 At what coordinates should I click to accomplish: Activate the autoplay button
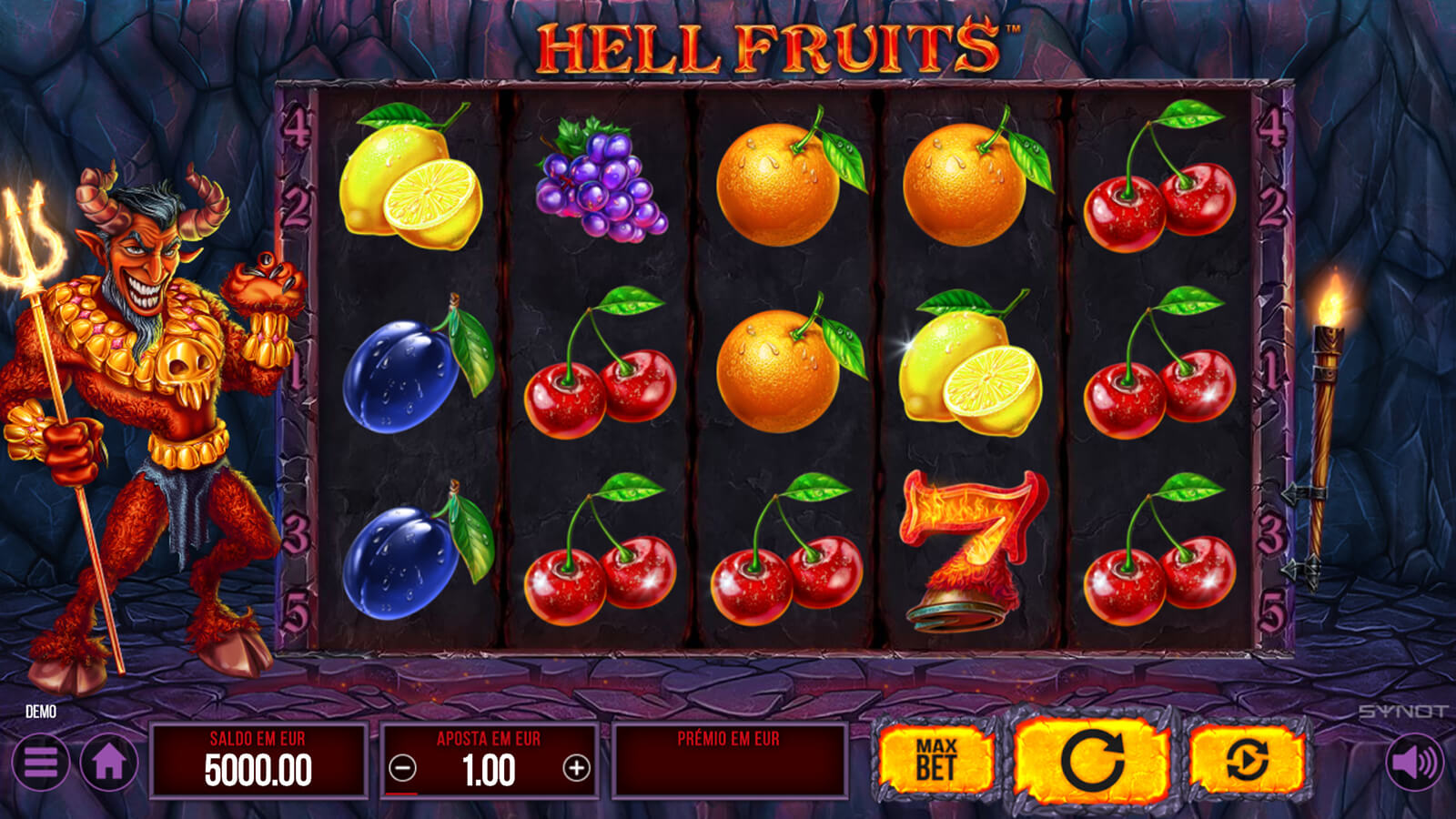[x=1247, y=760]
